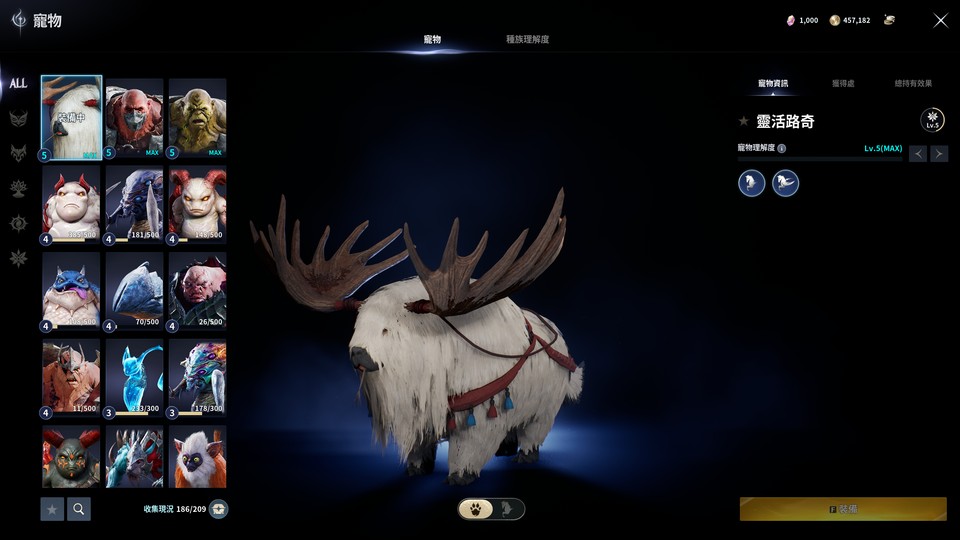The image size is (960, 540).
Task: Show the 總持有效果 tab
Action: point(913,83)
